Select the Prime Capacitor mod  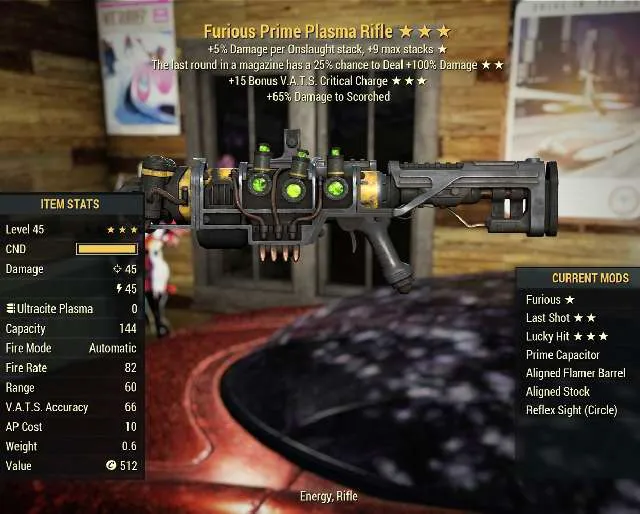[563, 355]
